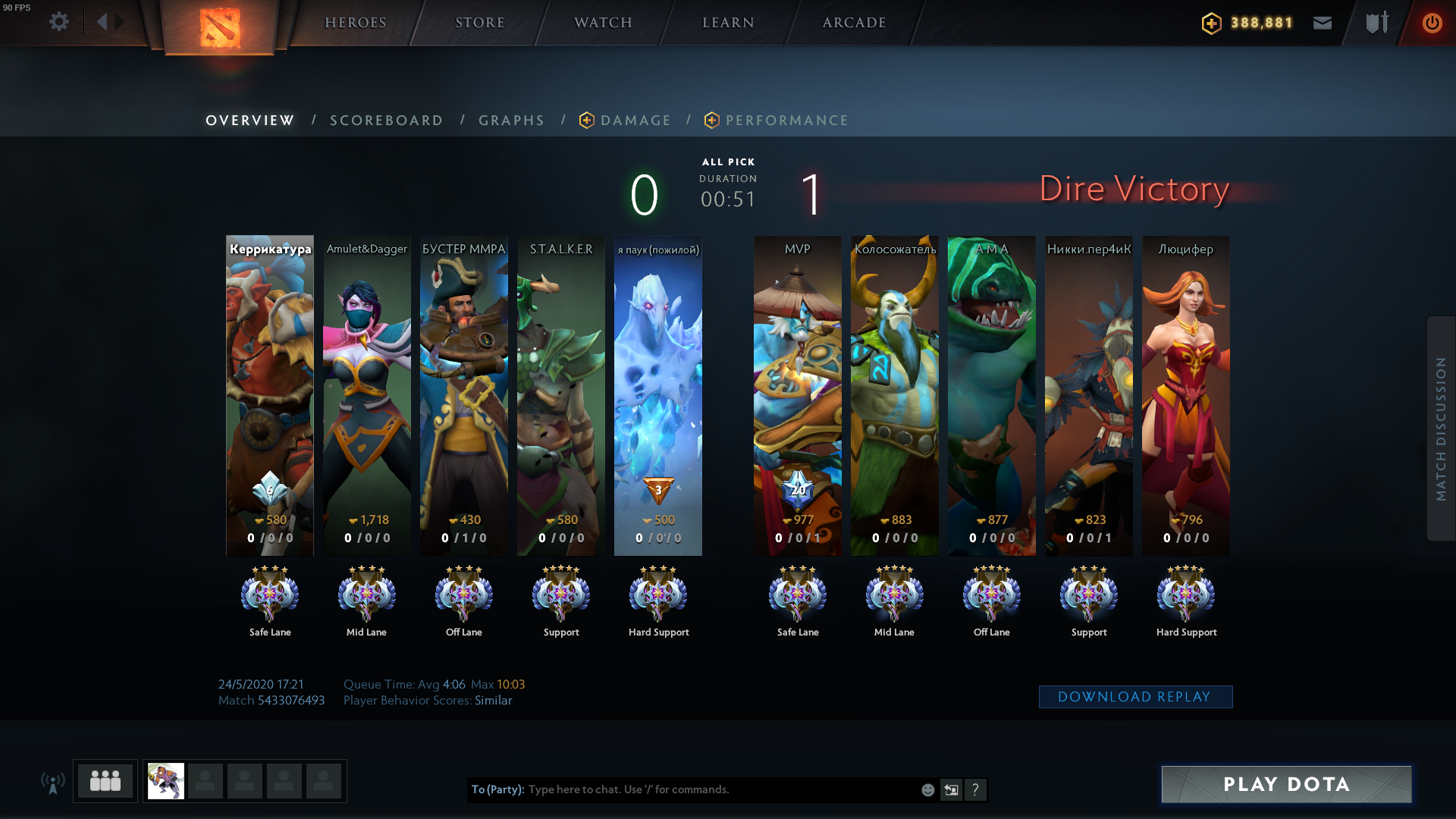
Task: Download the match replay
Action: (1134, 697)
